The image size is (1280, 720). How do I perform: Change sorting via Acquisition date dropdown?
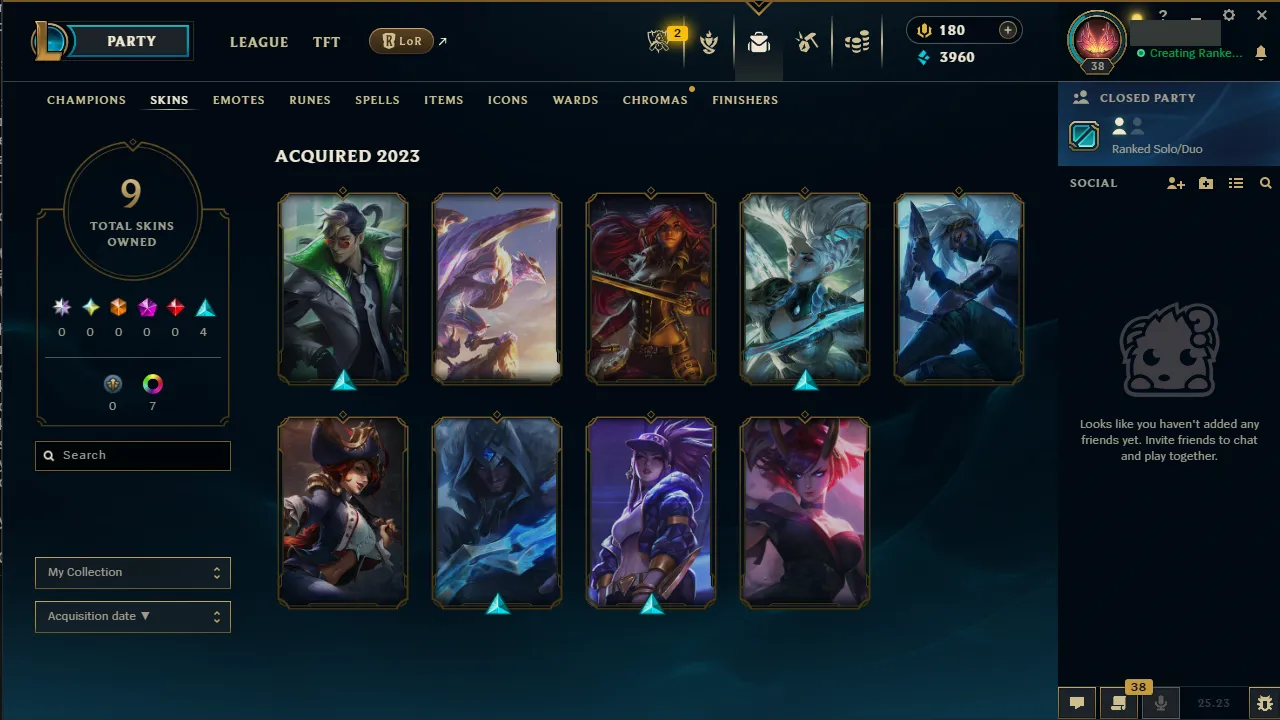132,617
